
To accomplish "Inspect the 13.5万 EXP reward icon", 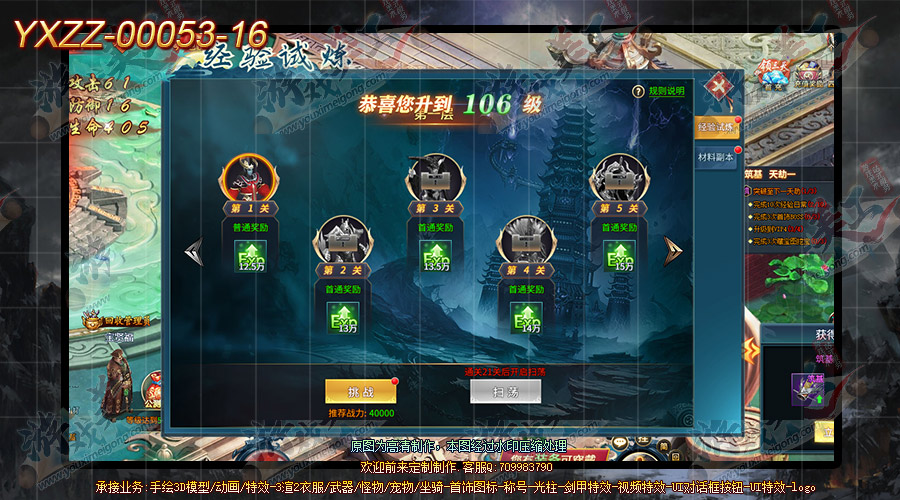I will pyautogui.click(x=431, y=257).
